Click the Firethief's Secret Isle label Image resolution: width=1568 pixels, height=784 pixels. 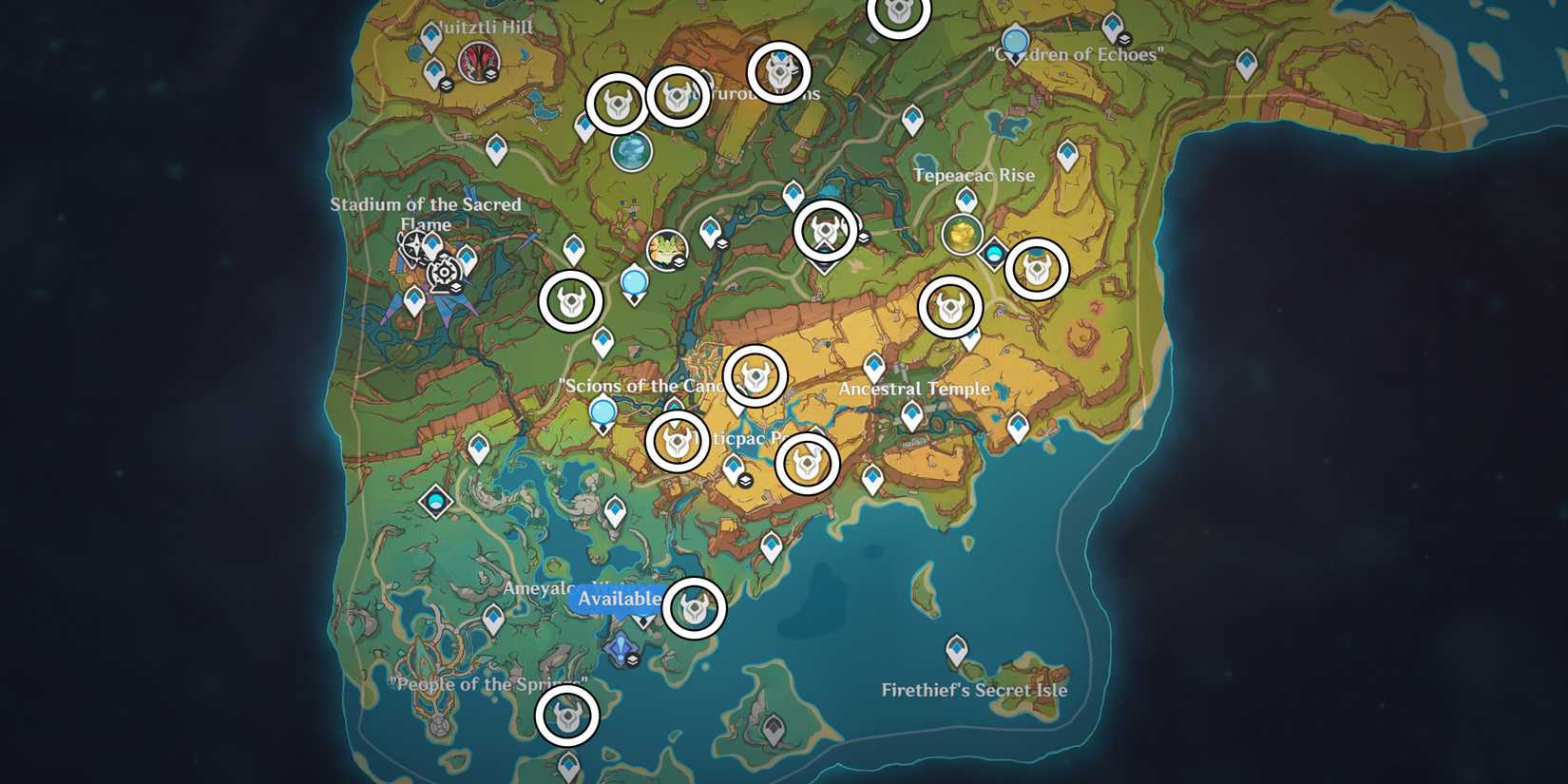976,692
